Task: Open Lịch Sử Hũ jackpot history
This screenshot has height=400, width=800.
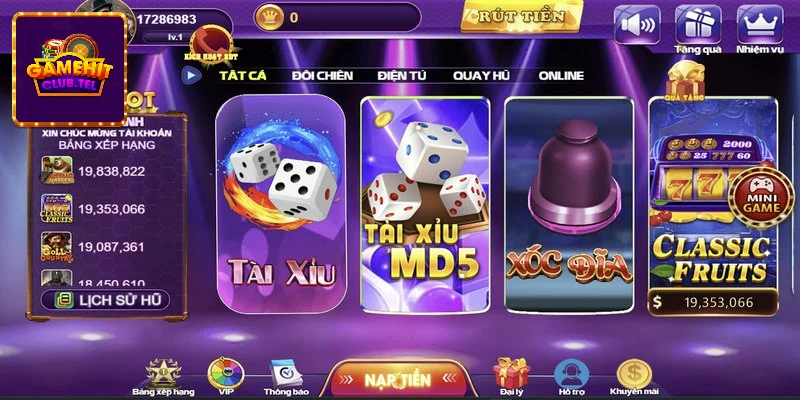Action: tap(105, 299)
